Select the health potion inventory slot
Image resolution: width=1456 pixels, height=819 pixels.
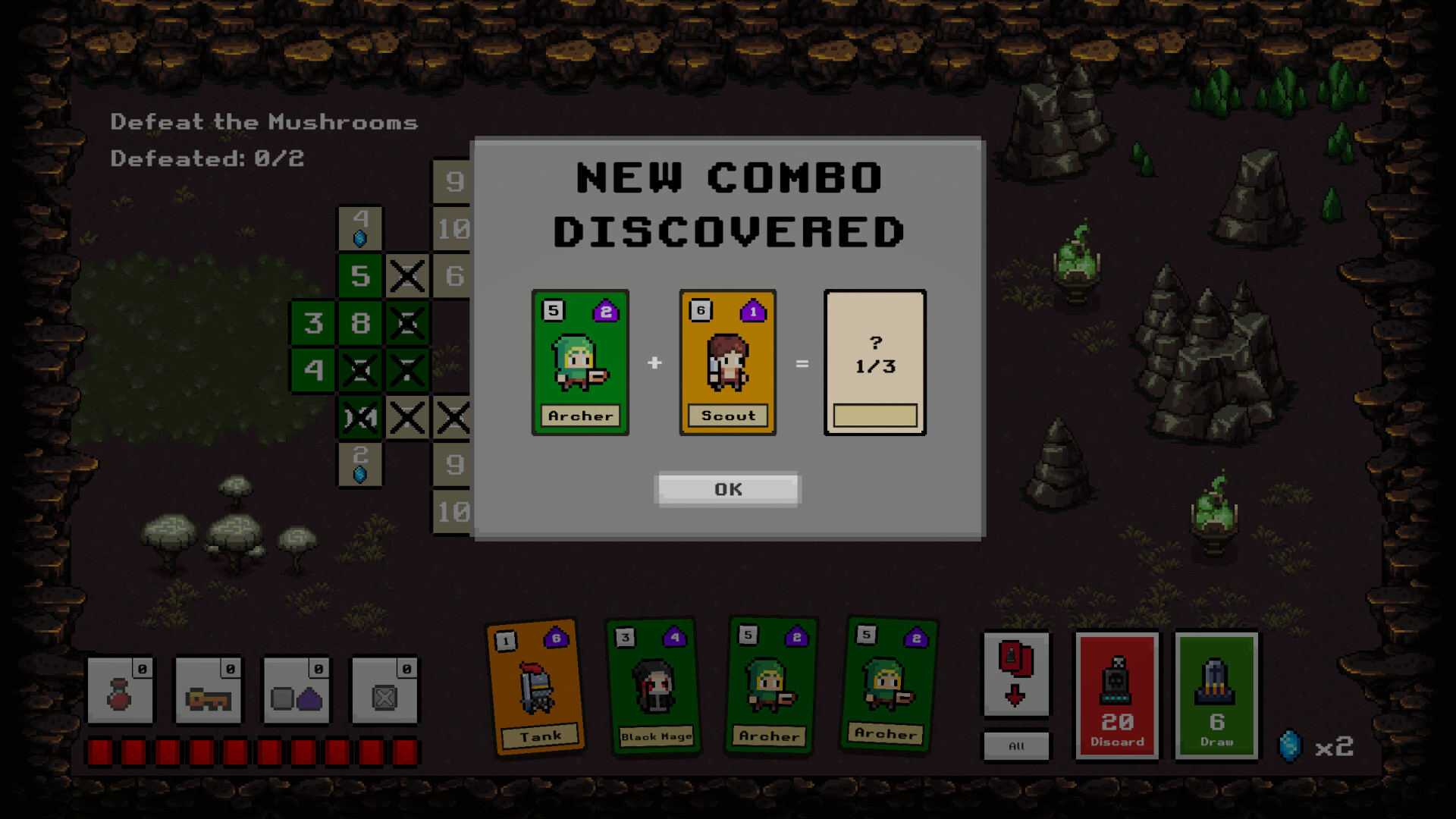(121, 691)
